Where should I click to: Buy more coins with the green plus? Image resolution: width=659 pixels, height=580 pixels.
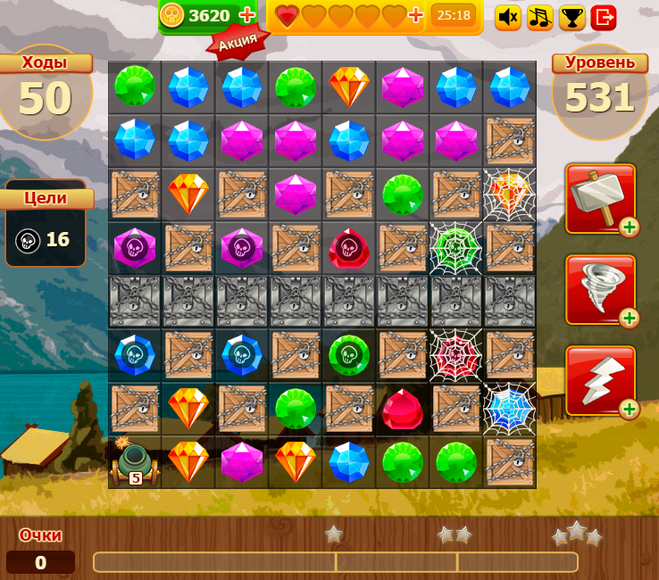click(247, 16)
